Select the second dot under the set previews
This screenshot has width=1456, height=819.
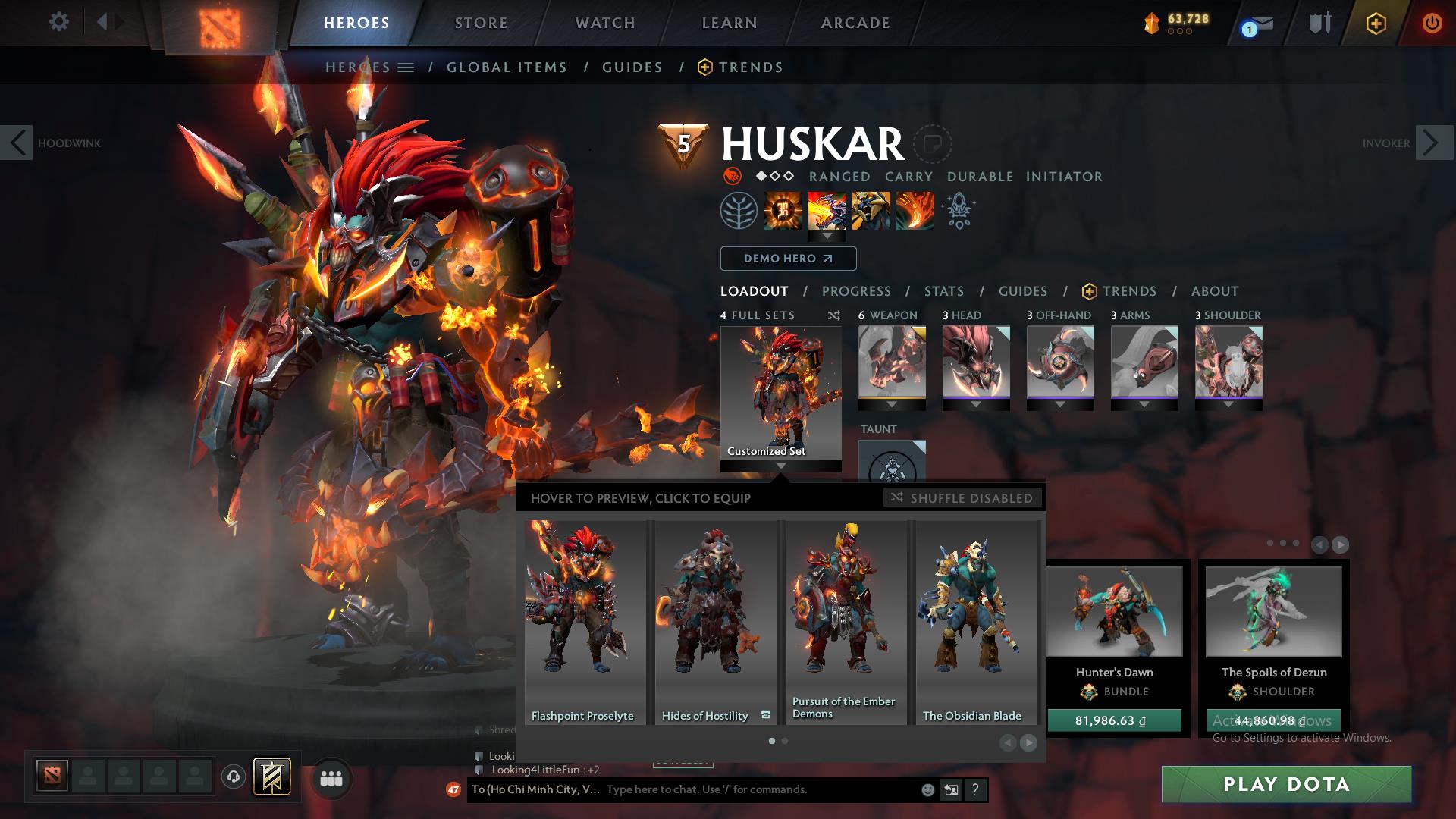(x=783, y=740)
